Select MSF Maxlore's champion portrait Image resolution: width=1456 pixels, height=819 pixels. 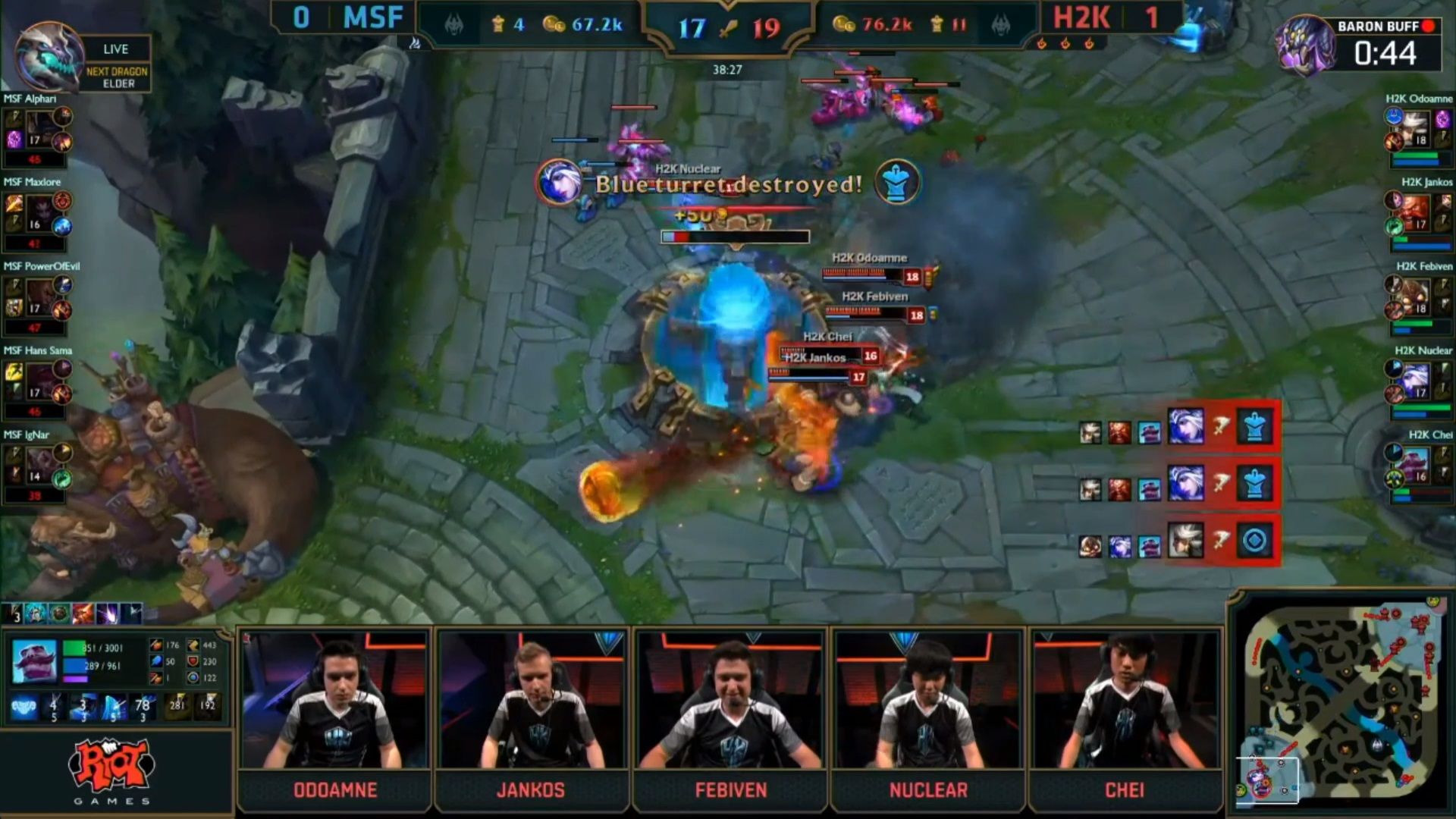[39, 214]
